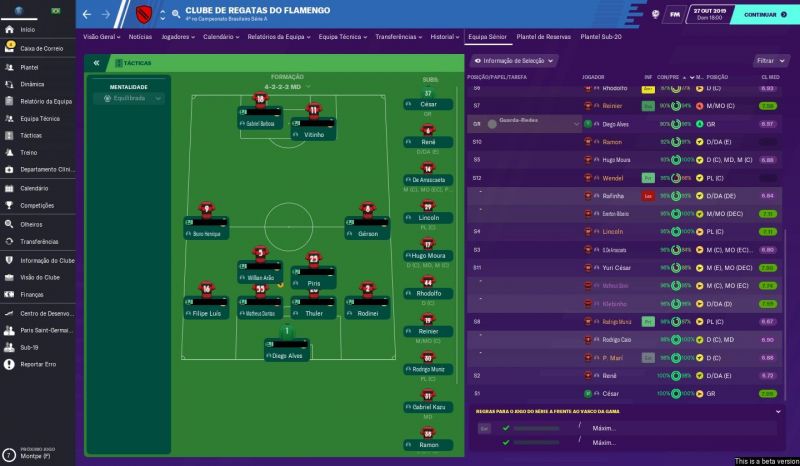Viewport: 800px width, 466px height.
Task: Click the Continuar button
Action: [x=763, y=15]
